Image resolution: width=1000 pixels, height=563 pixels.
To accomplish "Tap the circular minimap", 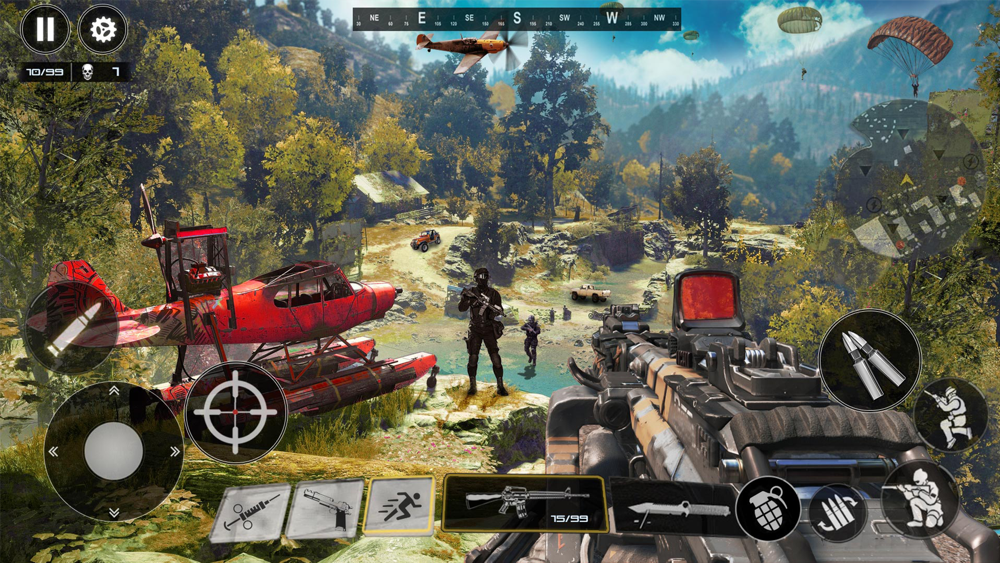I will click(x=910, y=180).
